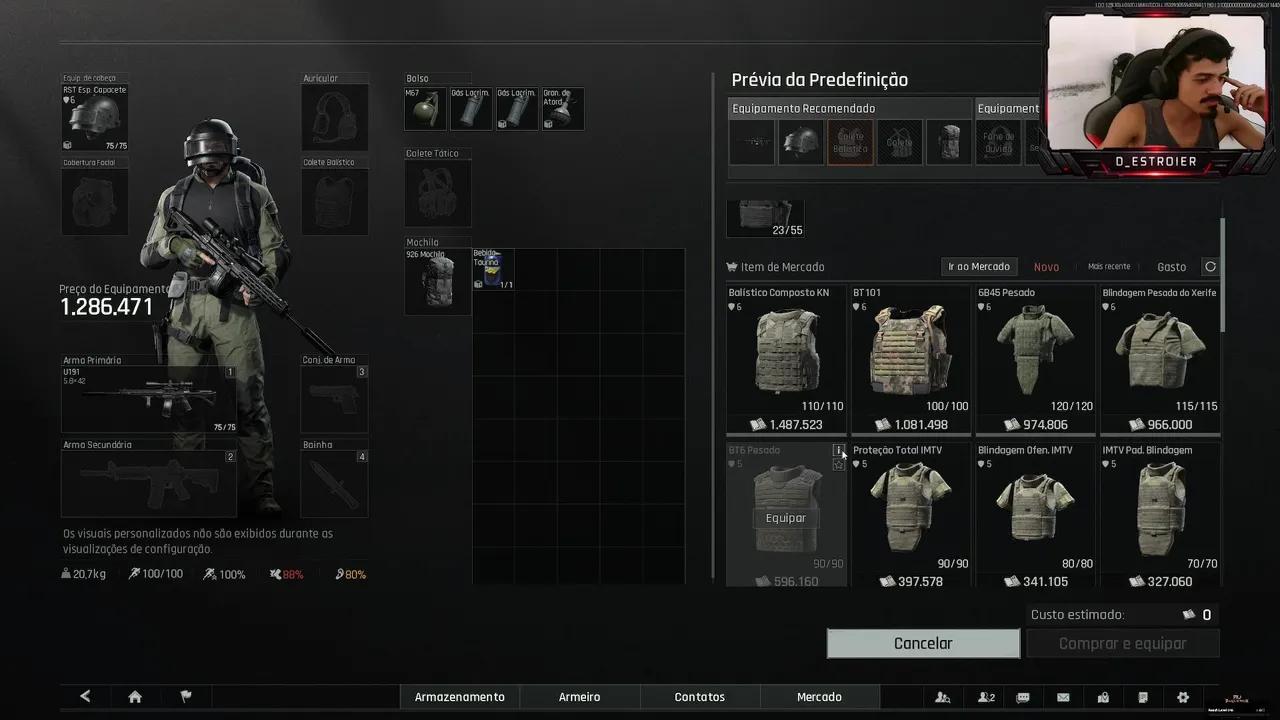Image resolution: width=1280 pixels, height=720 pixels.
Task: Select Blindagem Ofen. IMTV armor
Action: coord(1035,508)
